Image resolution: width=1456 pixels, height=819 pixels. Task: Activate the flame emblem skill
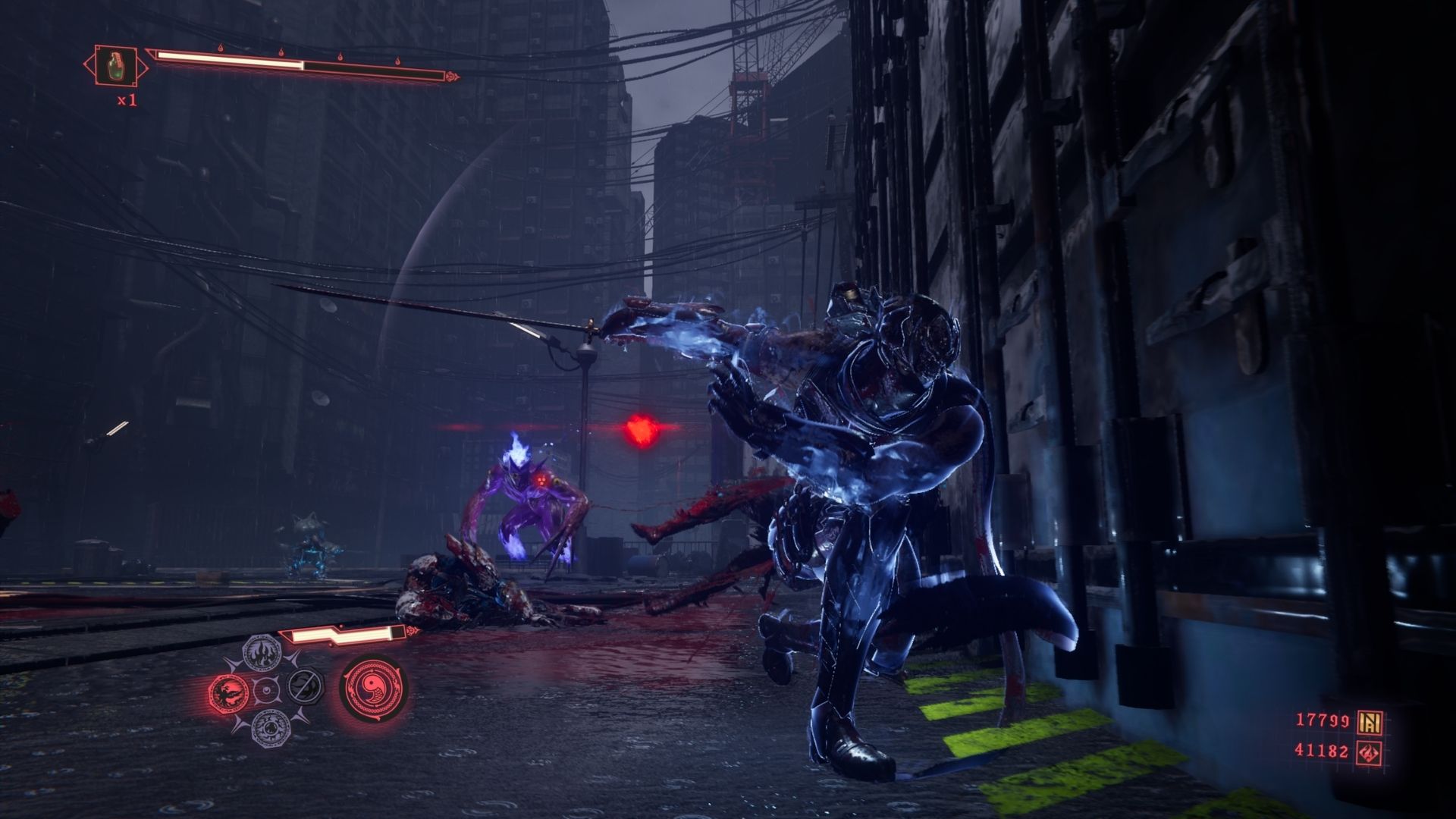pos(262,652)
